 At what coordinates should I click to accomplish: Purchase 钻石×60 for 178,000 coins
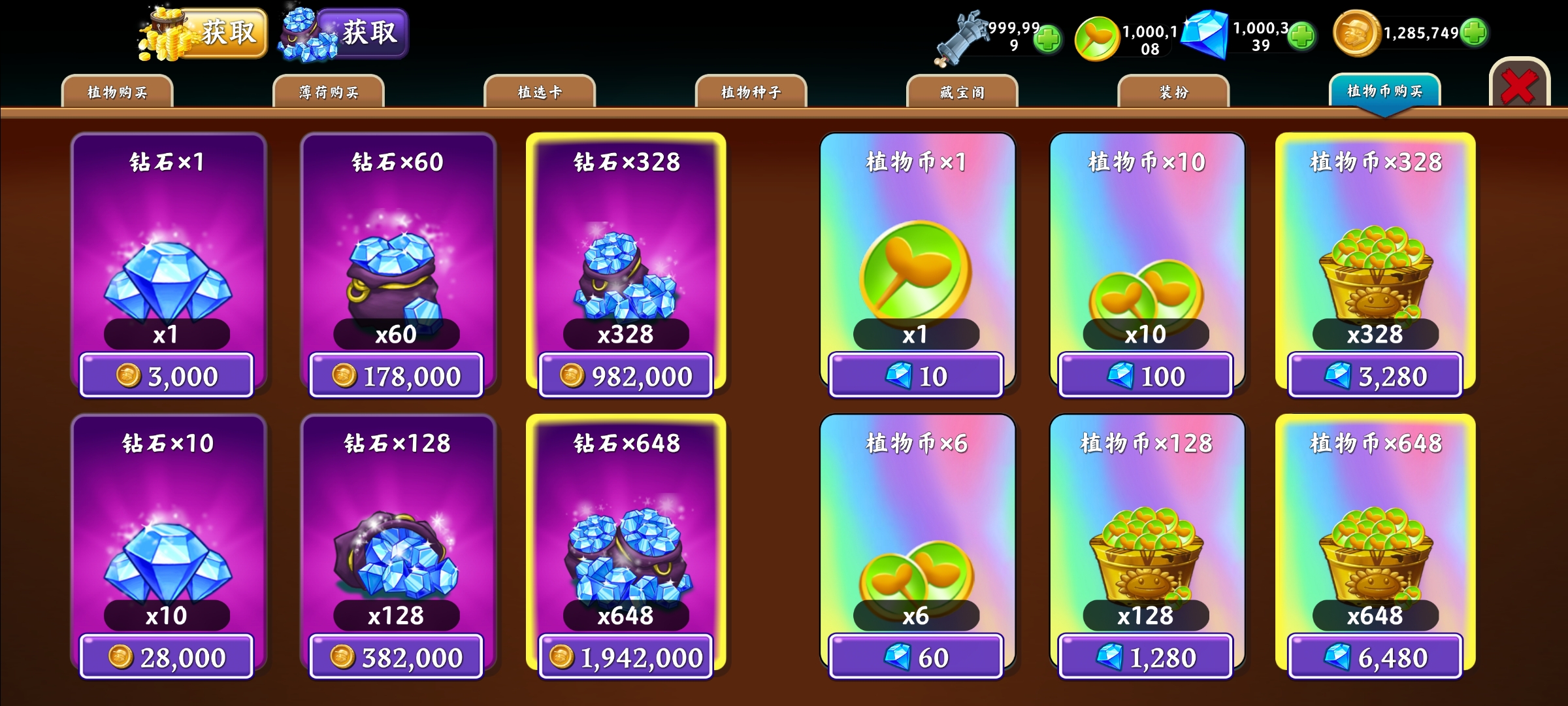coord(396,376)
